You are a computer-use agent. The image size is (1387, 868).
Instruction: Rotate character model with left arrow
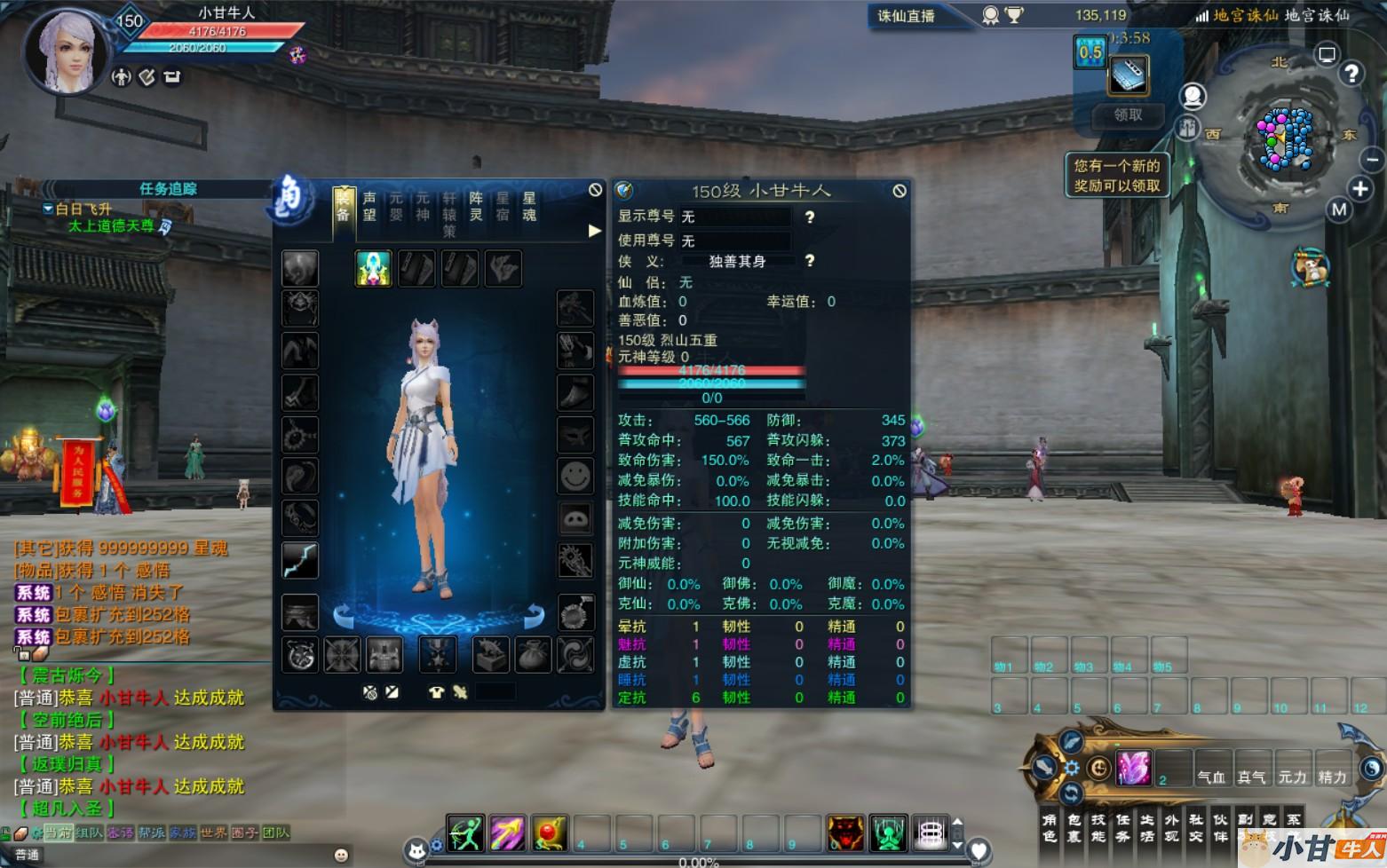[343, 614]
